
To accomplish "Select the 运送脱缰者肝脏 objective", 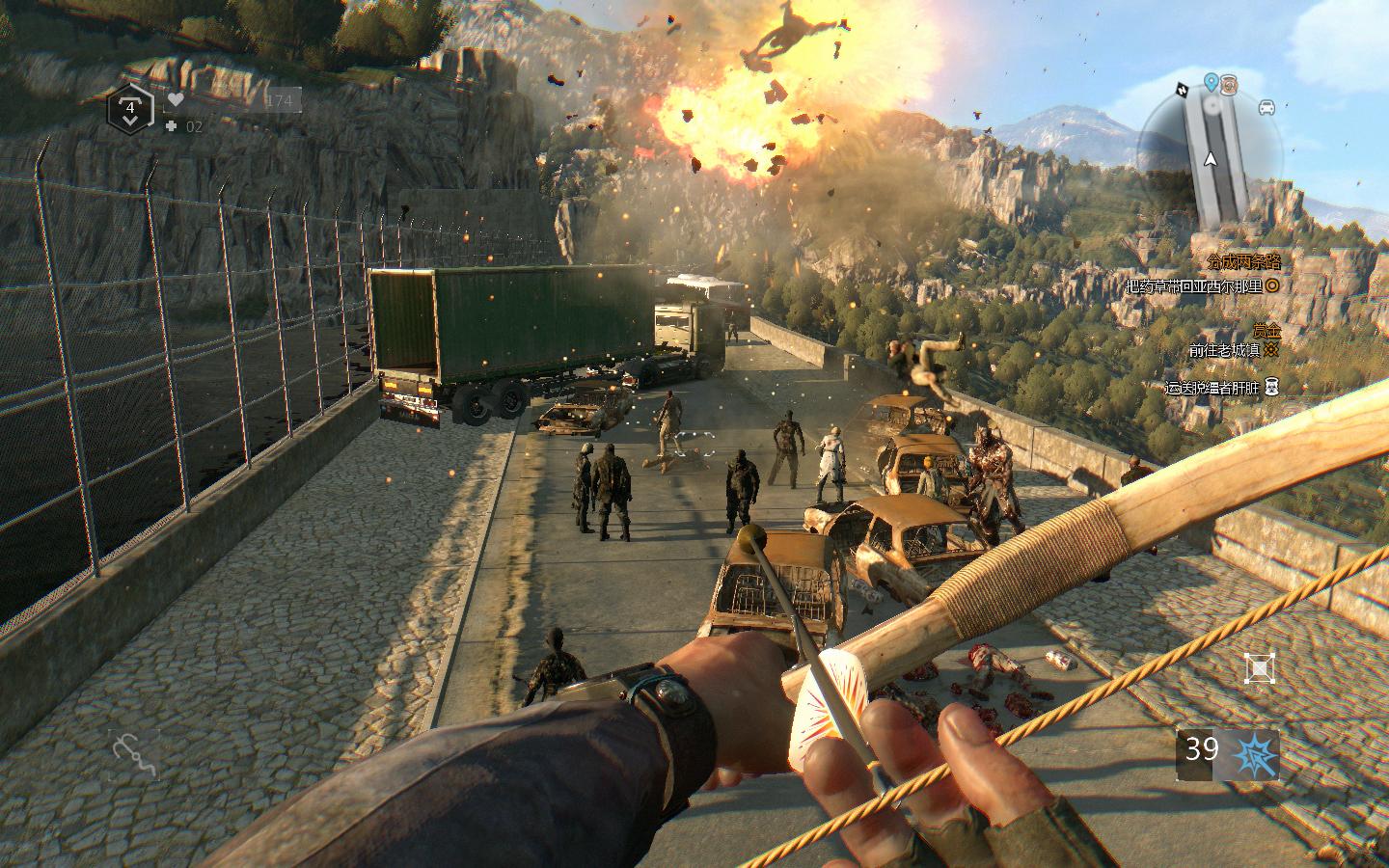I will coord(1212,388).
